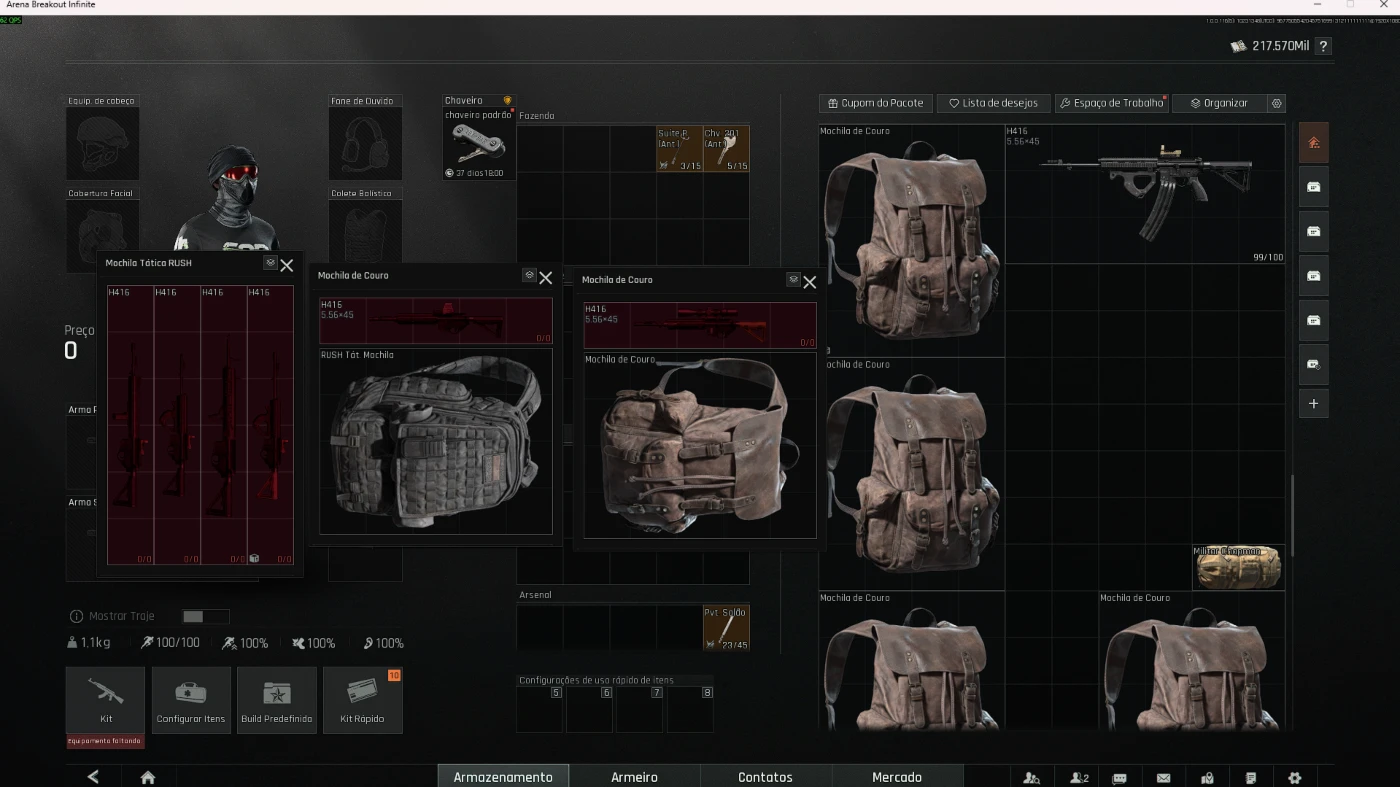Click the Organizar button
The height and width of the screenshot is (787, 1400).
[1219, 103]
